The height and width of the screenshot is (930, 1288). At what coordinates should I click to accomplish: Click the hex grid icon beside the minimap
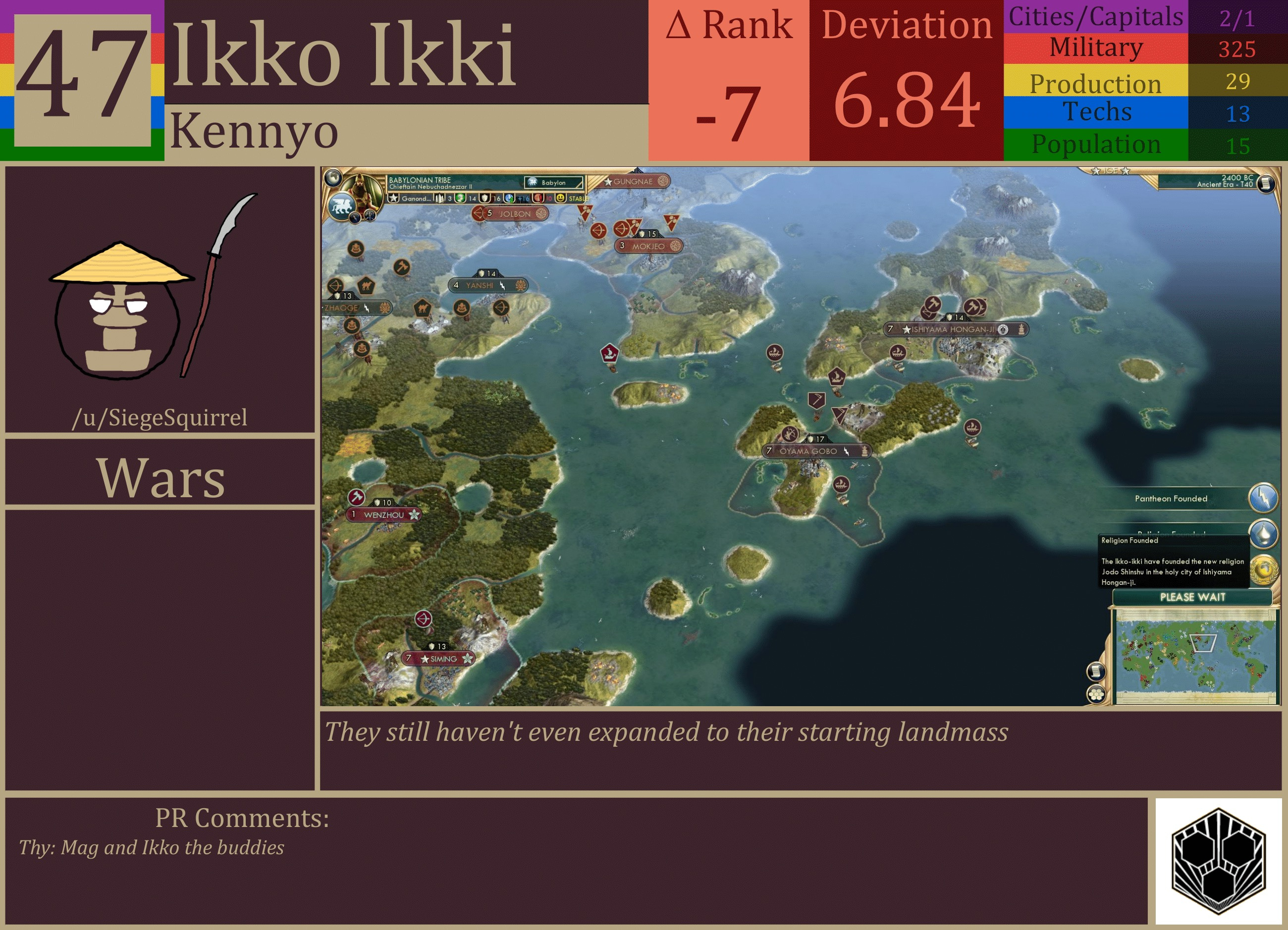pos(1096,695)
